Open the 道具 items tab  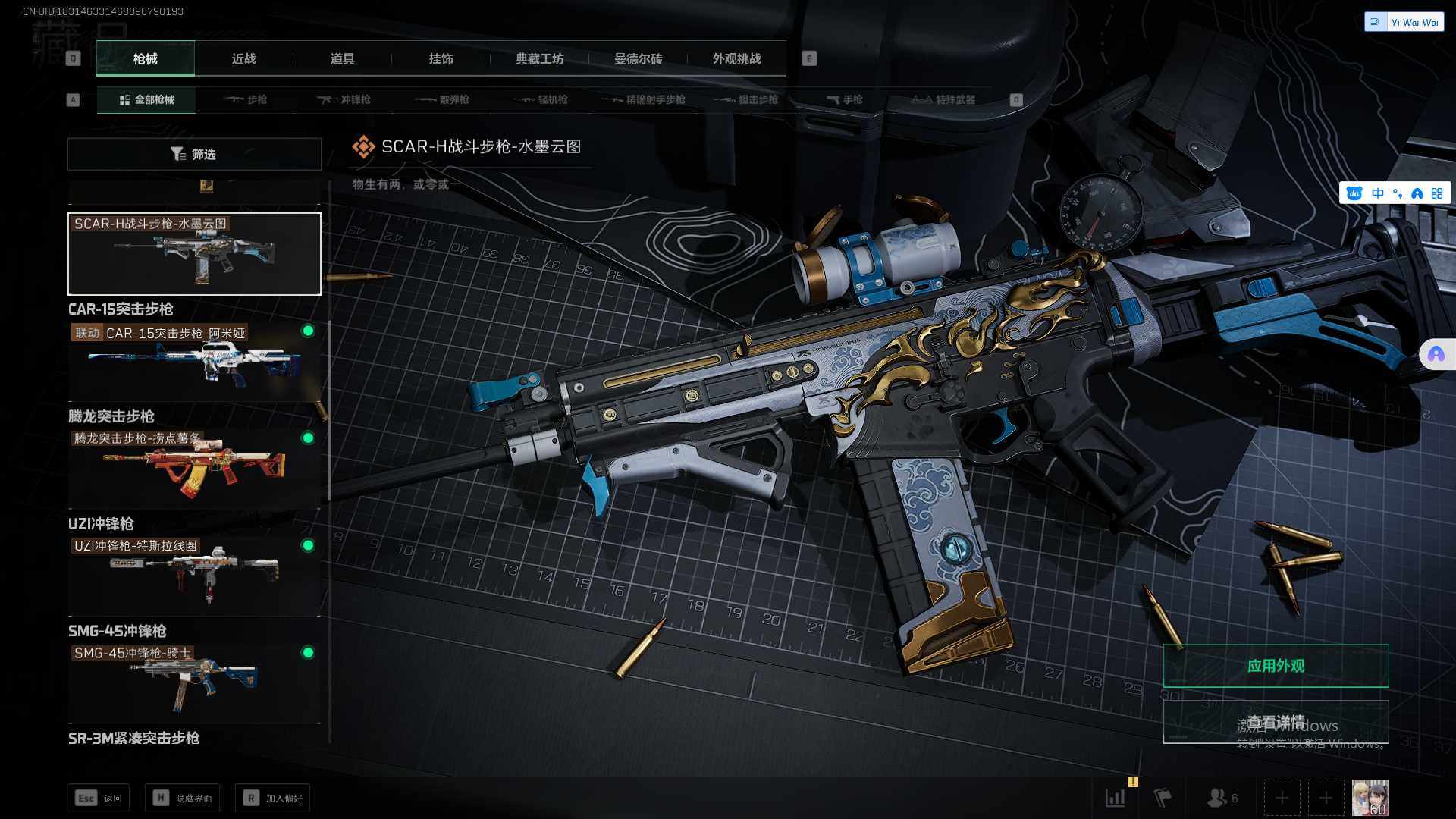[342, 59]
